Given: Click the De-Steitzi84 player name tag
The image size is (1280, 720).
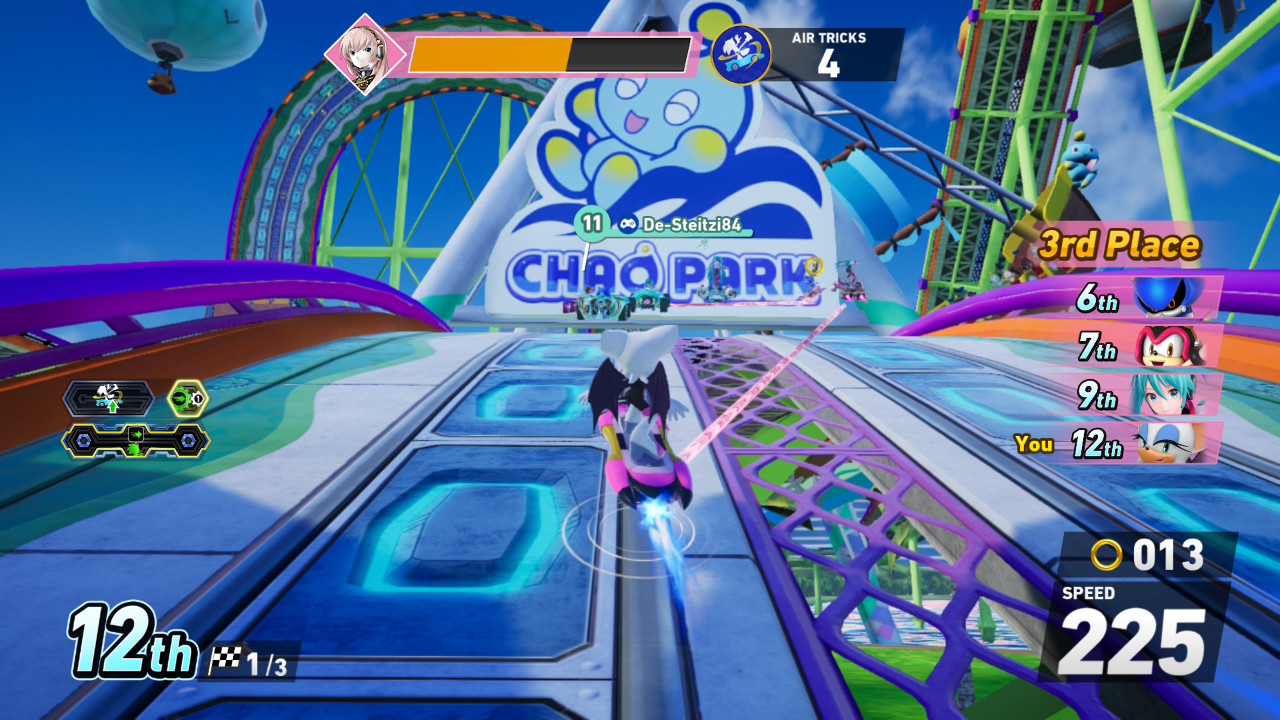Looking at the screenshot, I should tap(680, 225).
